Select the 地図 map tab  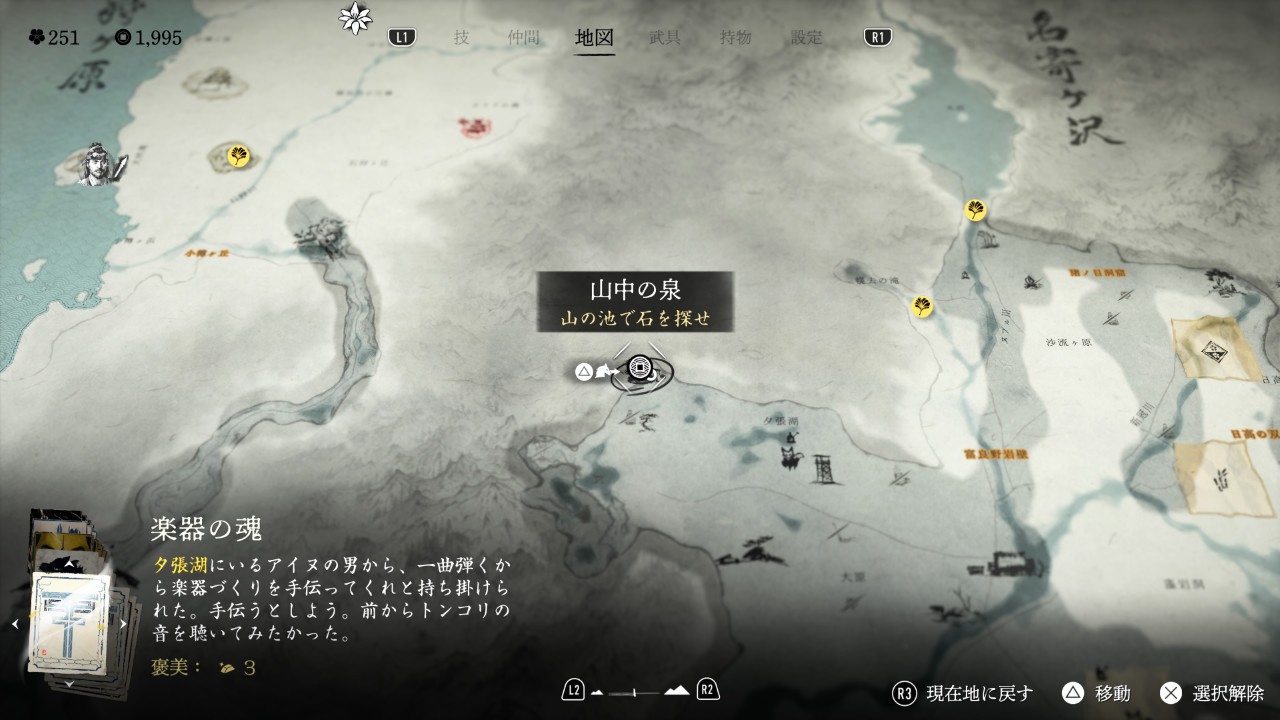point(594,38)
